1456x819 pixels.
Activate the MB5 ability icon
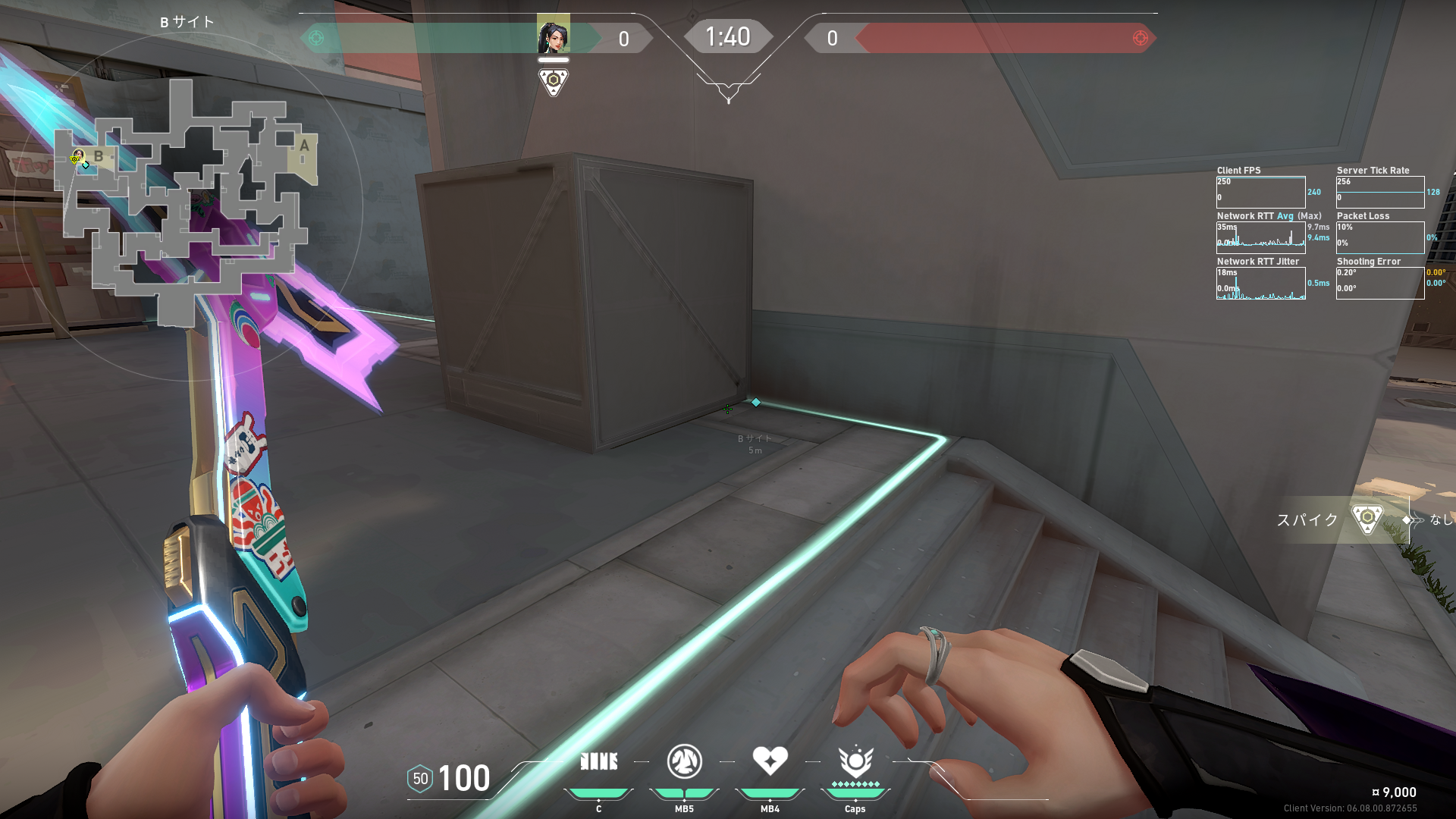684,761
